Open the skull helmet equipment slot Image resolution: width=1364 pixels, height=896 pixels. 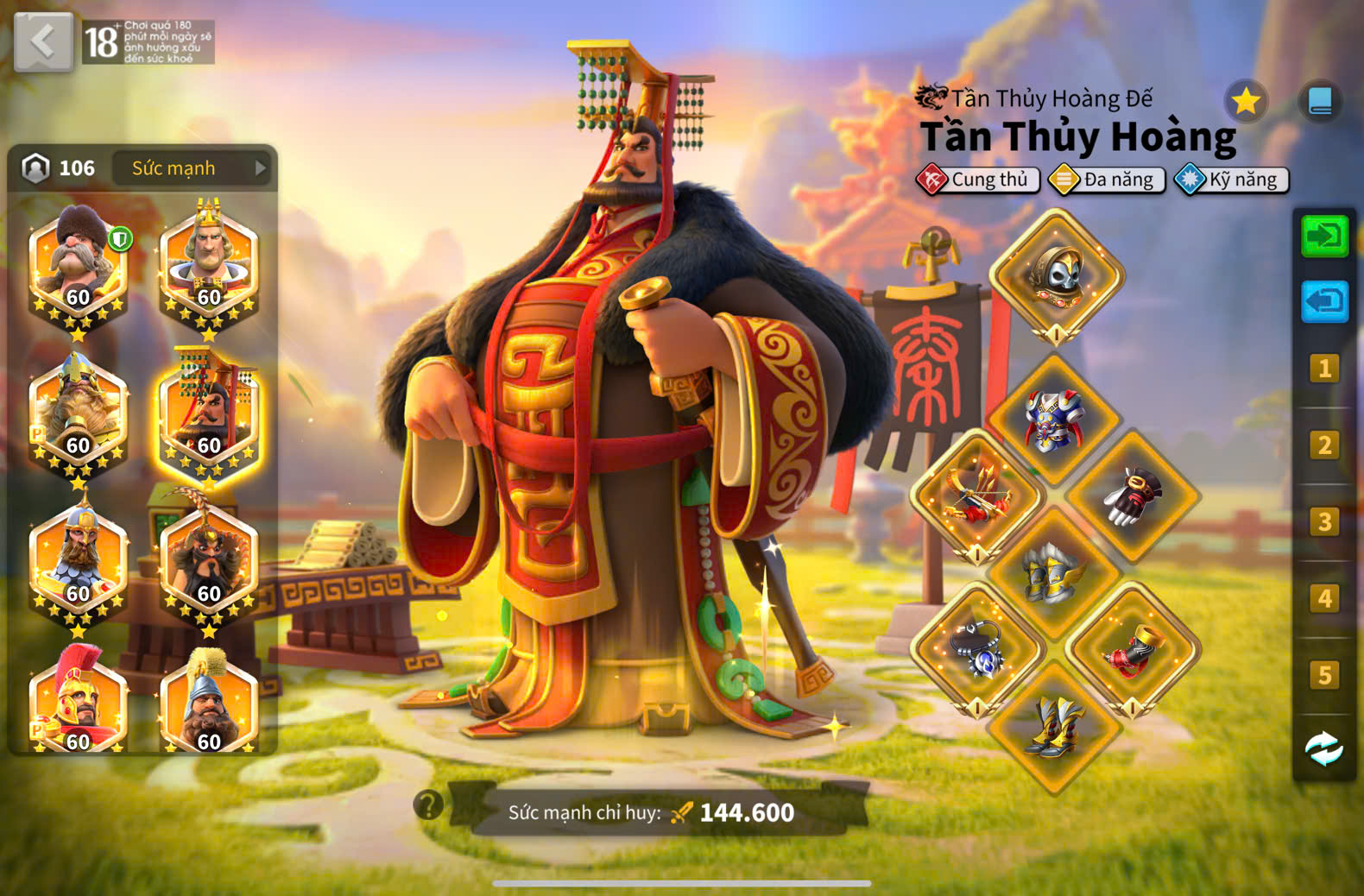pos(1056,275)
